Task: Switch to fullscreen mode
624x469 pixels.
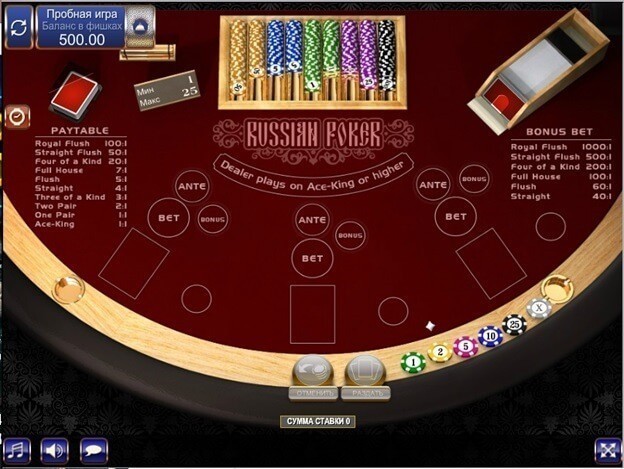Action: coord(607,451)
